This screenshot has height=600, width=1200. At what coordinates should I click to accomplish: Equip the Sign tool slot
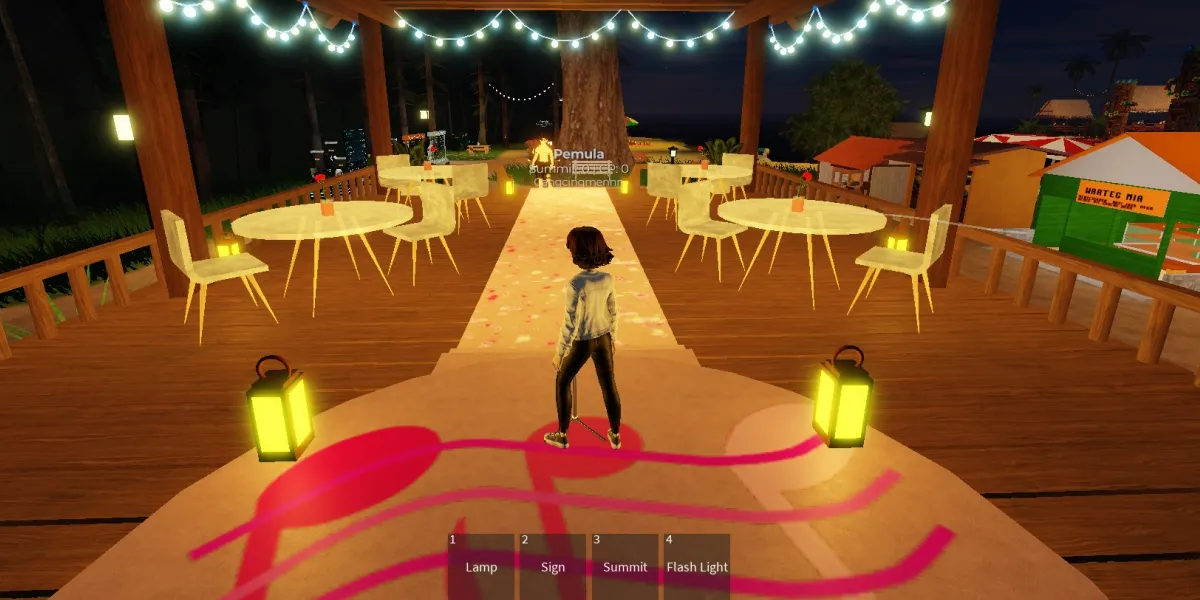point(553,566)
